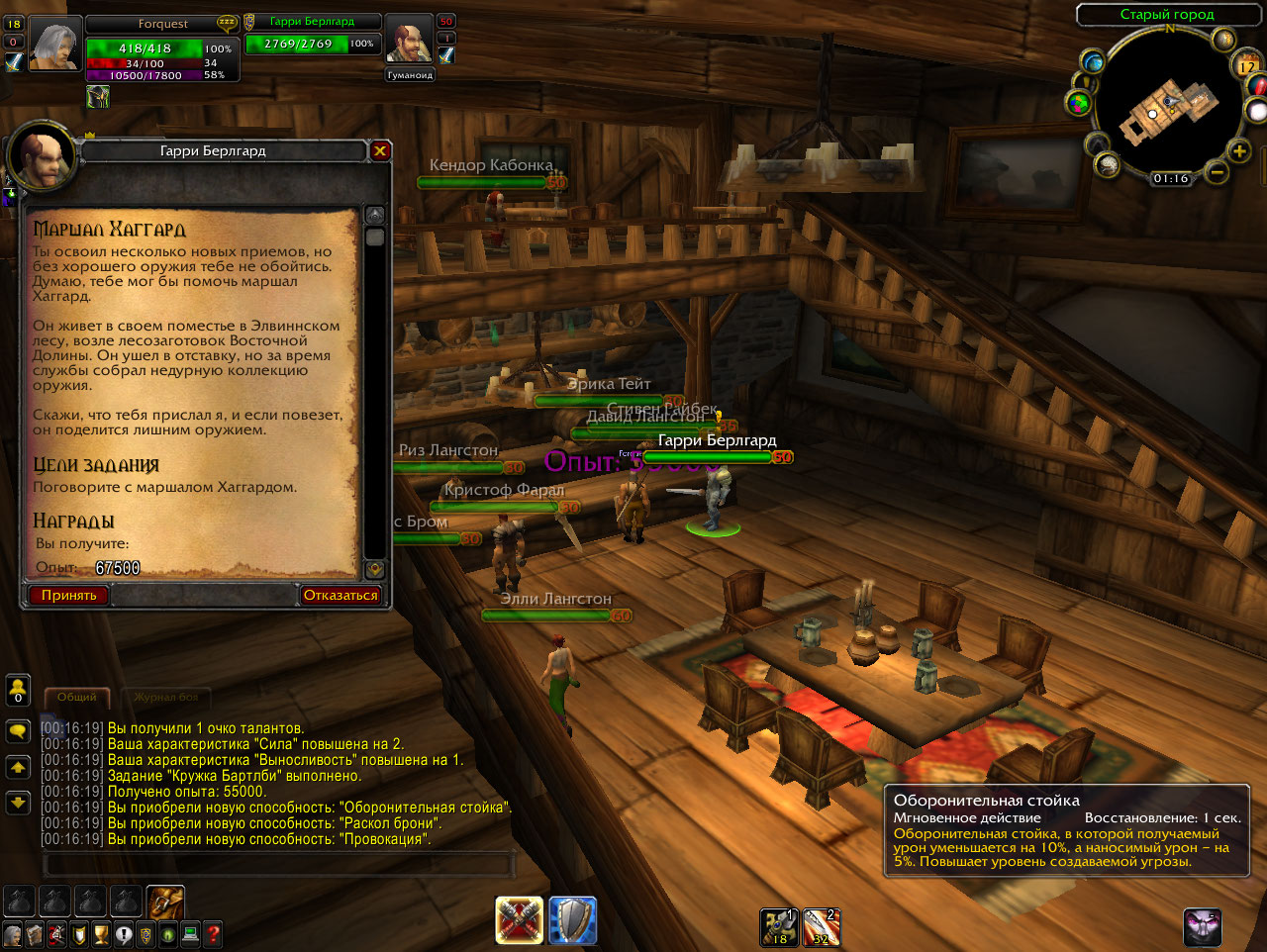
Task: Activate the Battle Stance crossed-maces icon
Action: pos(520,921)
